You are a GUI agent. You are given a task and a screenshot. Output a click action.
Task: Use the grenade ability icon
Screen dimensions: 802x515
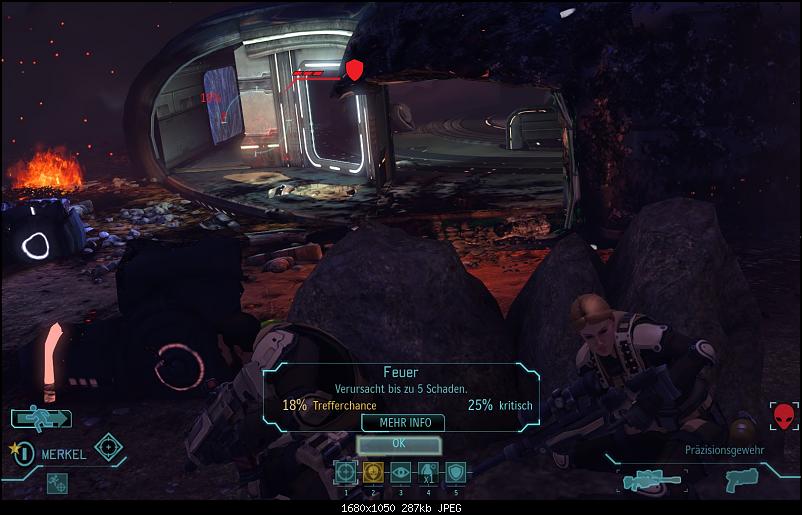pos(428,473)
